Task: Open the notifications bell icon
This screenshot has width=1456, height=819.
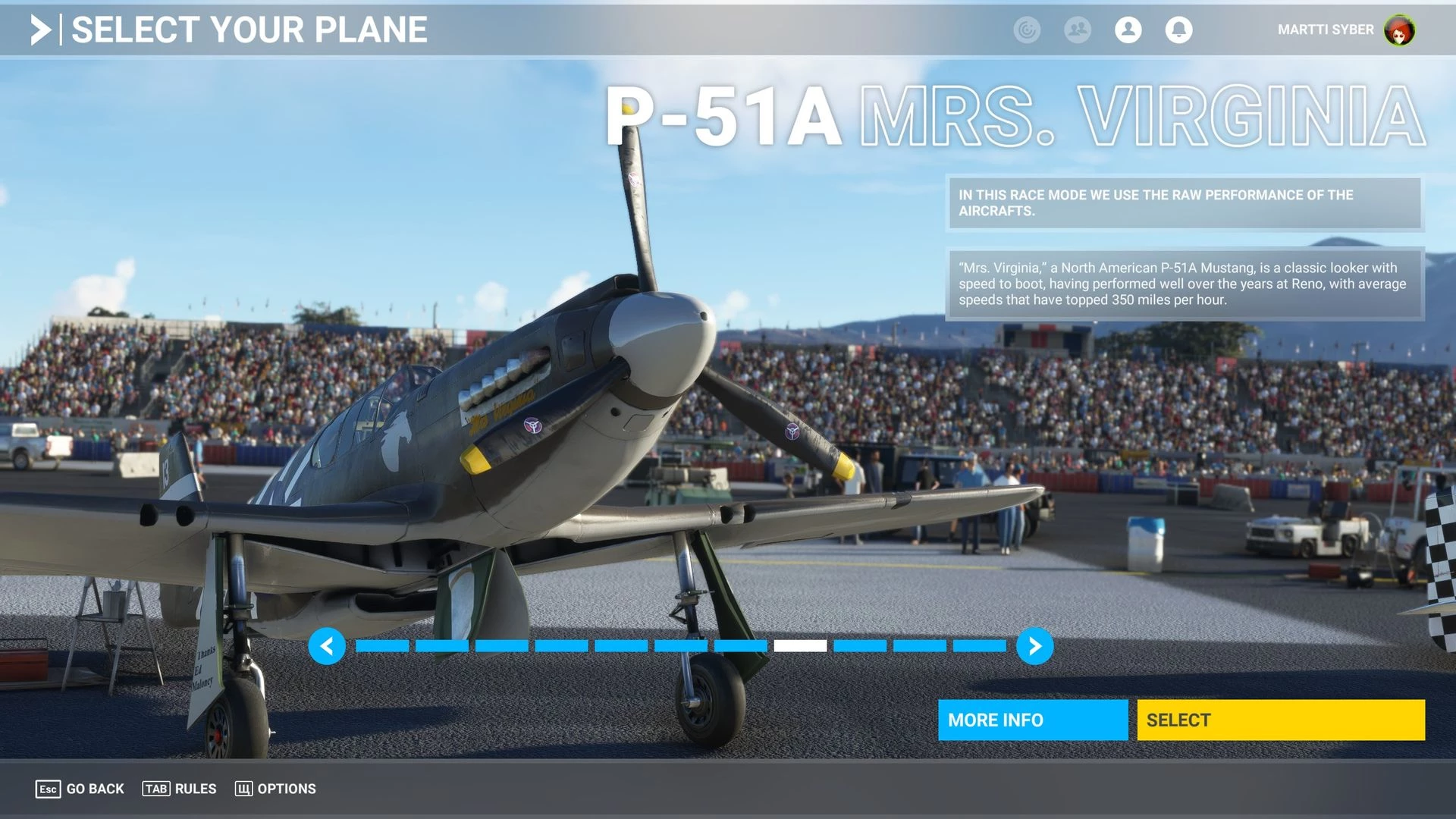Action: pos(1178,30)
